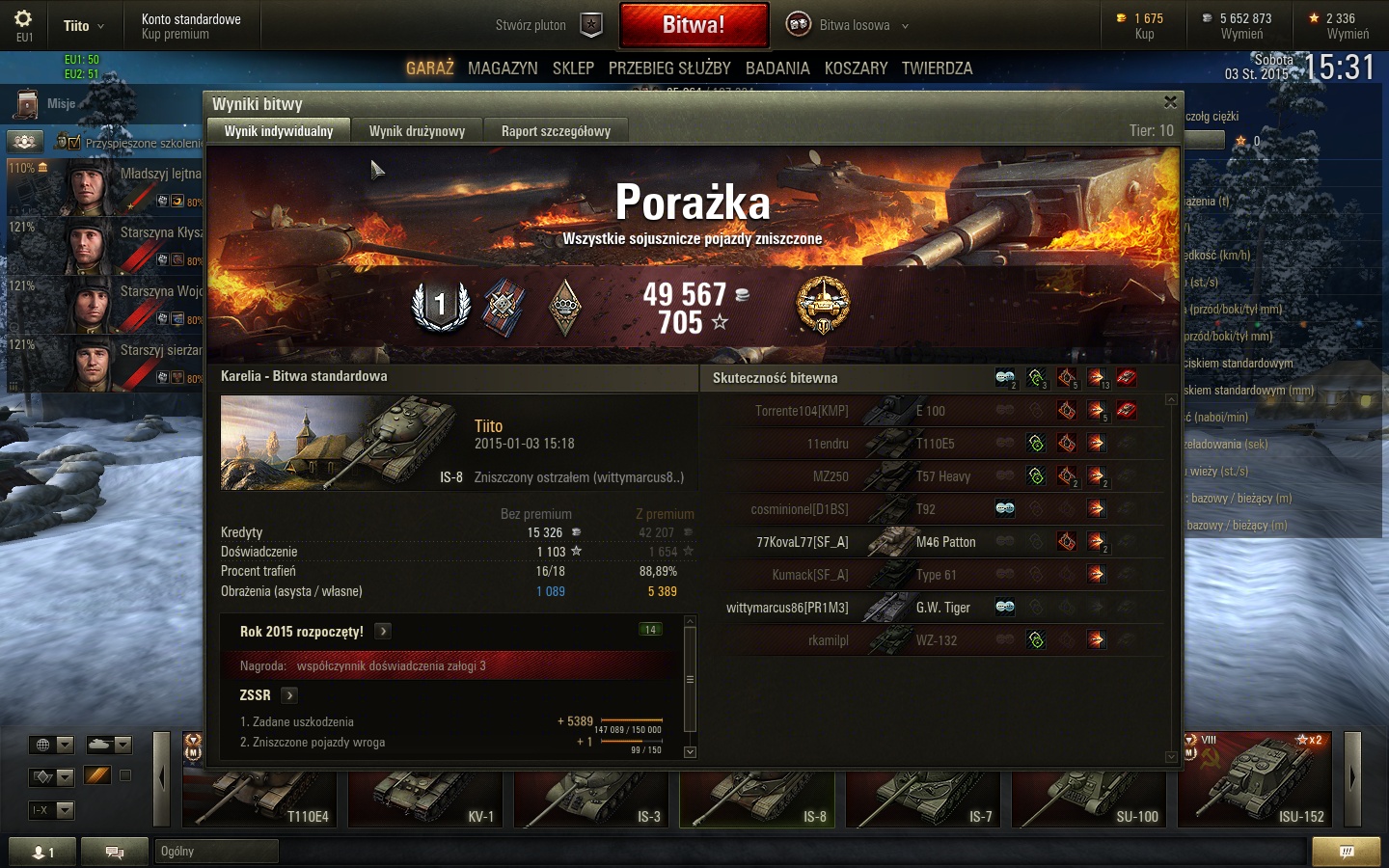Show the KOSZARY barracks
This screenshot has width=1389, height=868.
(856, 68)
